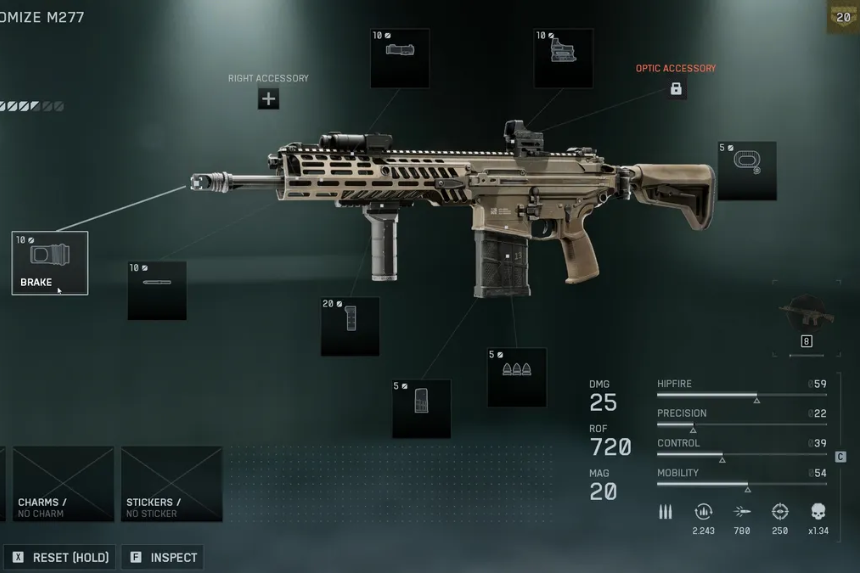This screenshot has width=860, height=573.
Task: Click the Reset (Hold) button
Action: [62, 557]
